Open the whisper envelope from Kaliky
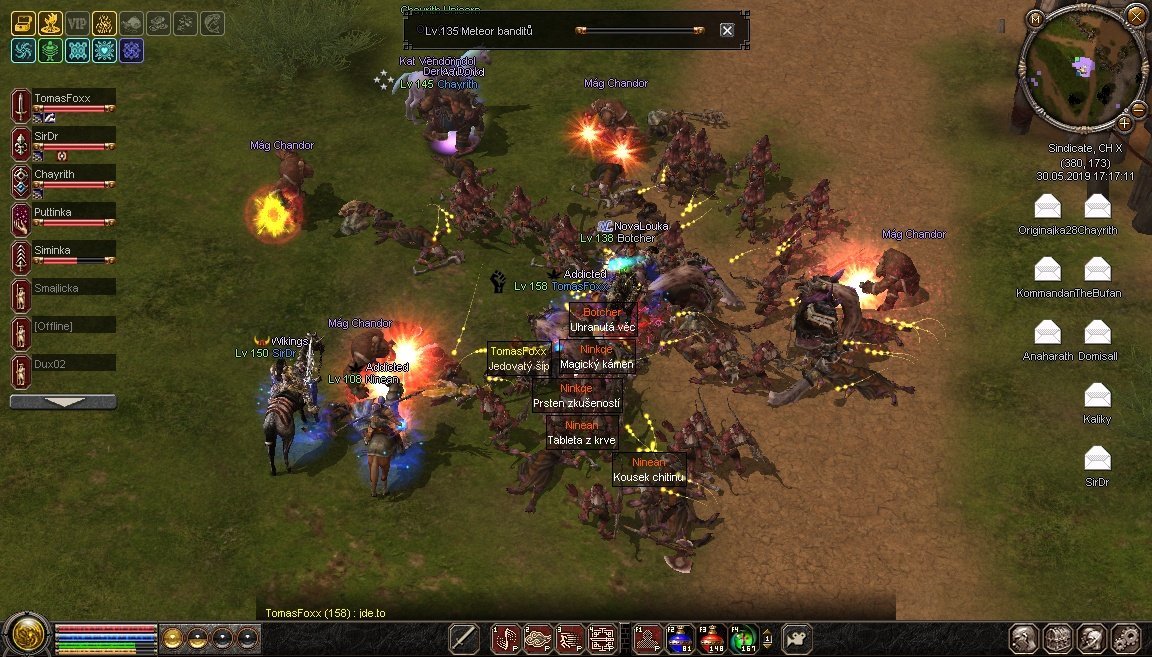Screen dimensions: 1152x657 1097,396
